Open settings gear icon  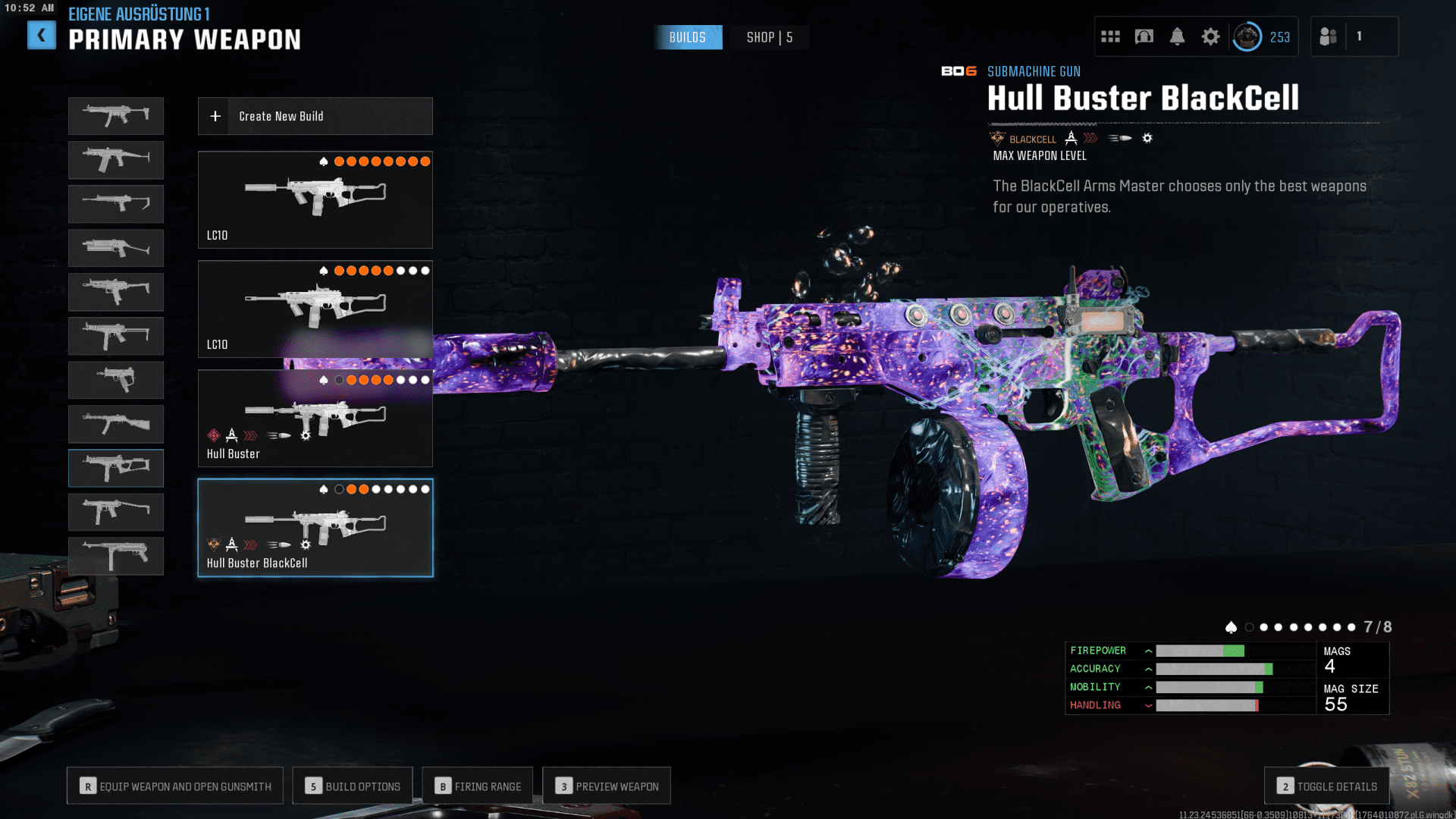pos(1210,36)
